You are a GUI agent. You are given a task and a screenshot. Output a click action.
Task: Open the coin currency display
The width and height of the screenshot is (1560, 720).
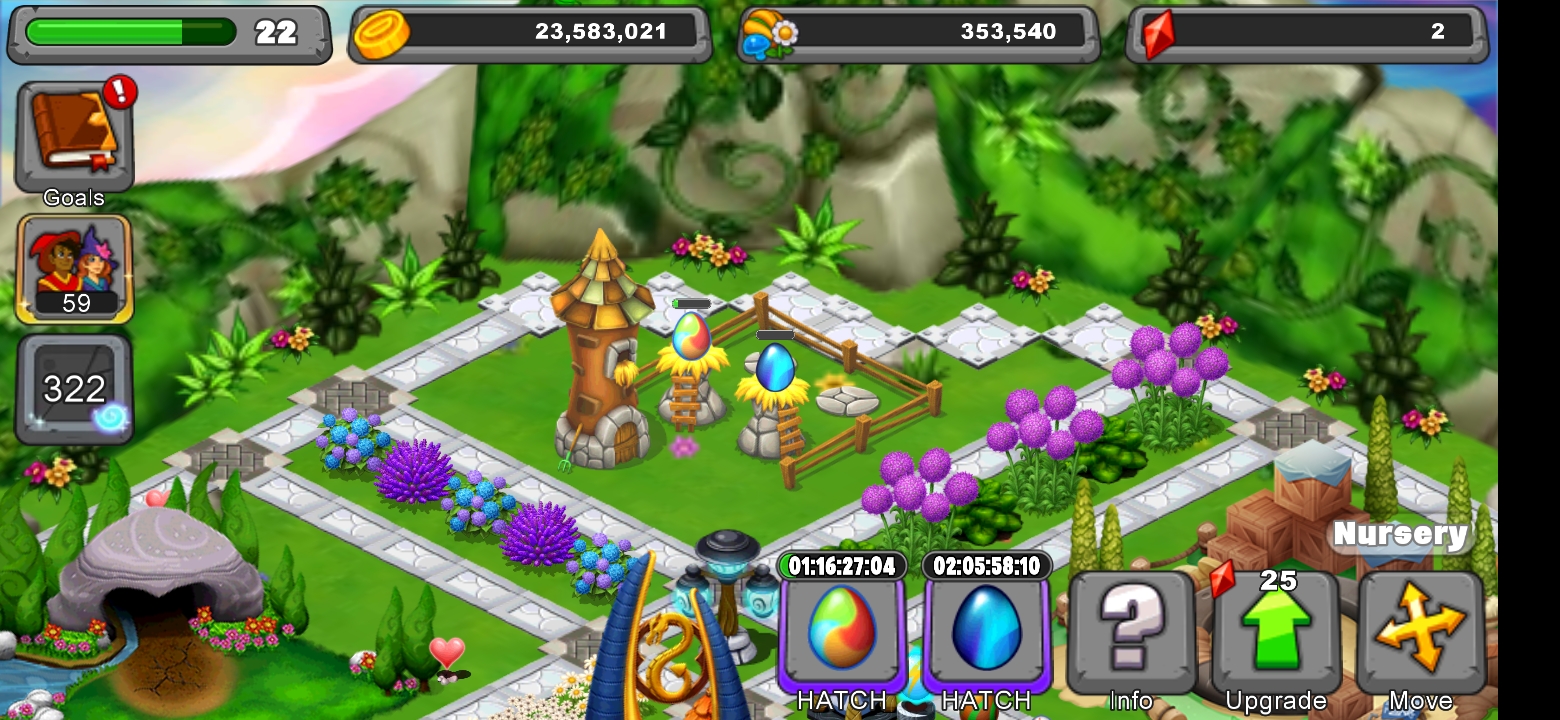click(528, 31)
